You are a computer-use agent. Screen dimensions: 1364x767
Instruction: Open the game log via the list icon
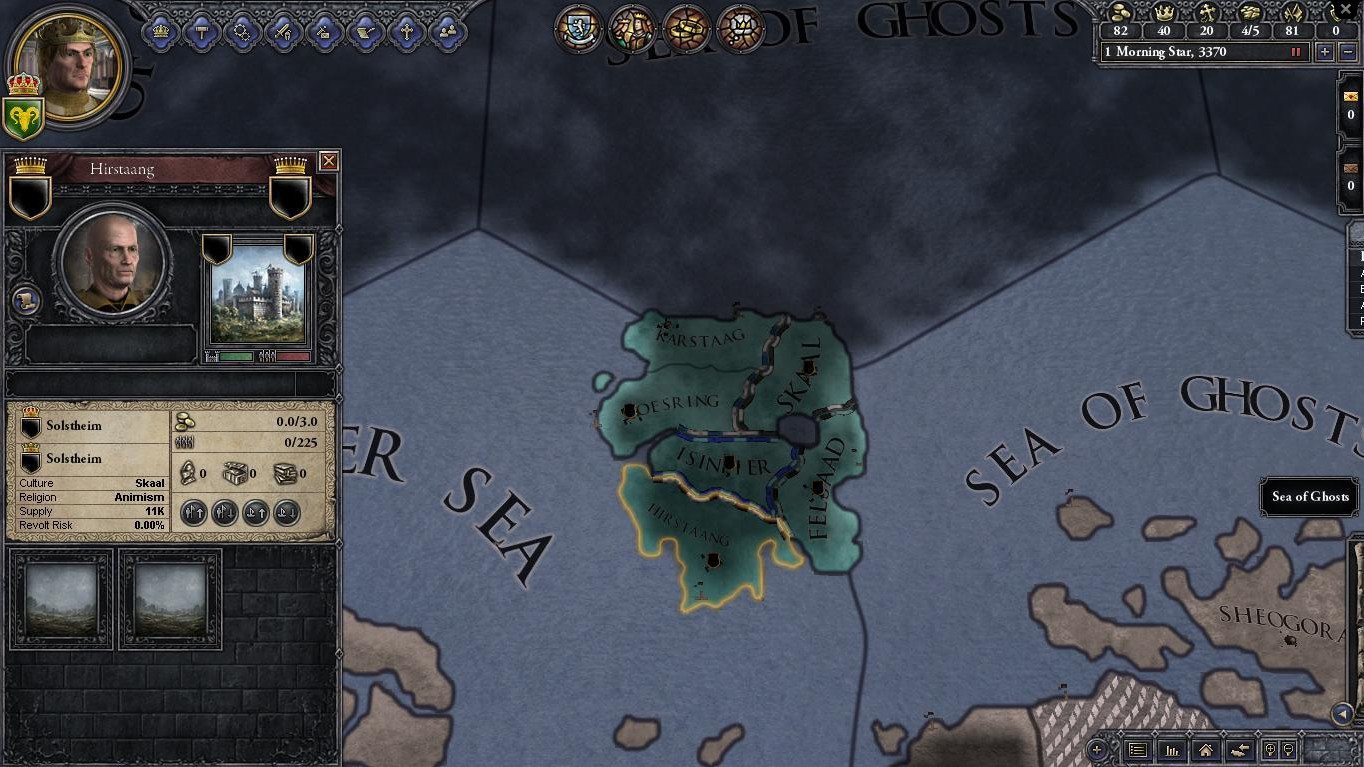point(1138,750)
